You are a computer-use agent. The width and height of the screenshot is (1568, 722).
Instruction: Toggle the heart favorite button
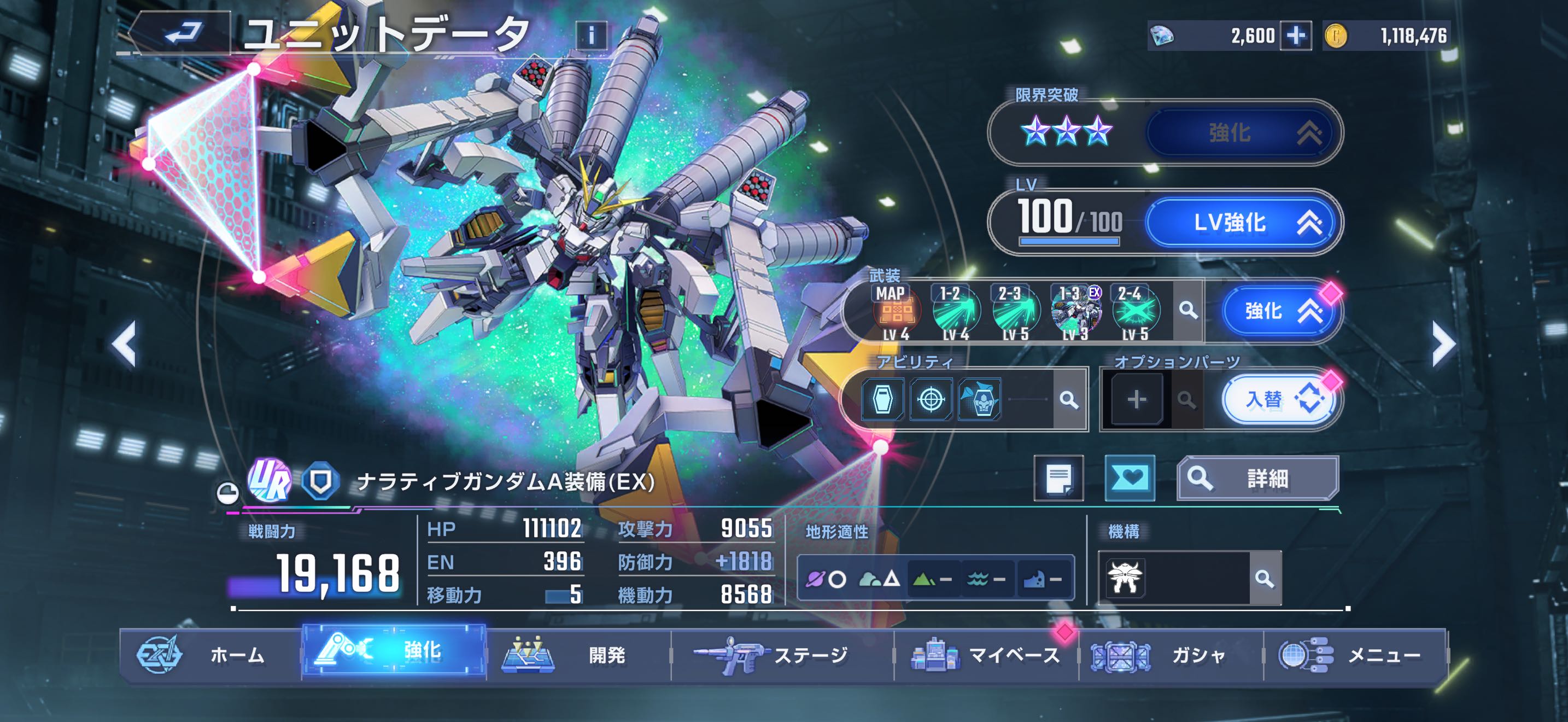click(x=1129, y=479)
